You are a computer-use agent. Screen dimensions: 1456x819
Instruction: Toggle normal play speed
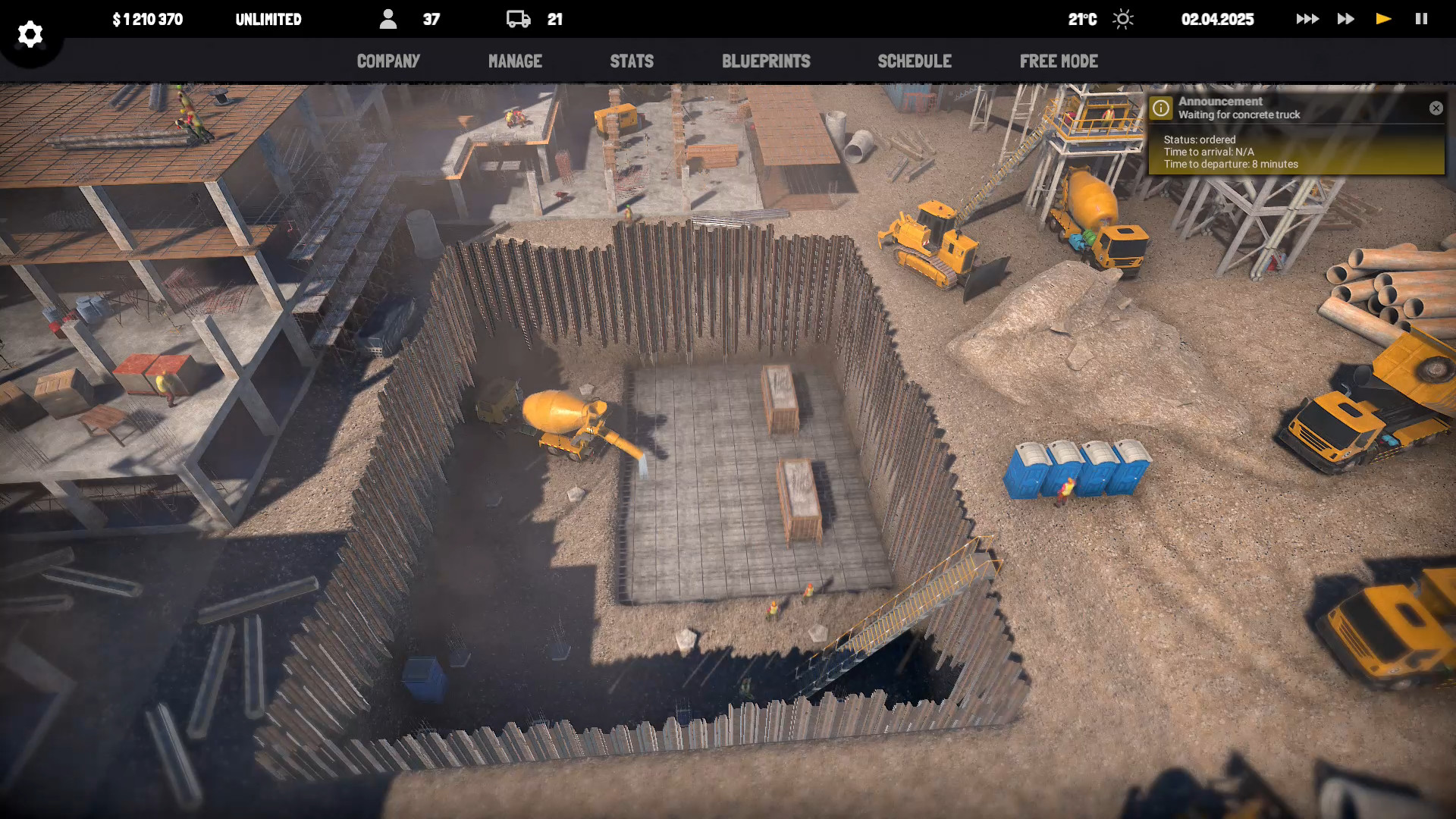click(1382, 19)
